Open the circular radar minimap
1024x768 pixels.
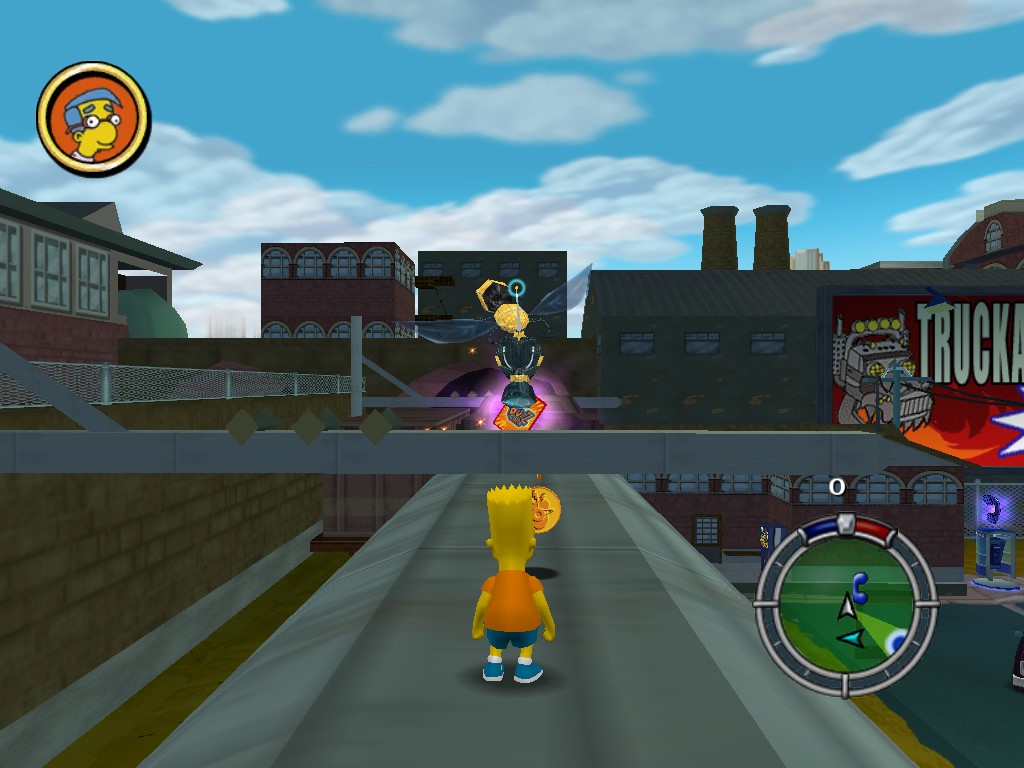pyautogui.click(x=847, y=606)
